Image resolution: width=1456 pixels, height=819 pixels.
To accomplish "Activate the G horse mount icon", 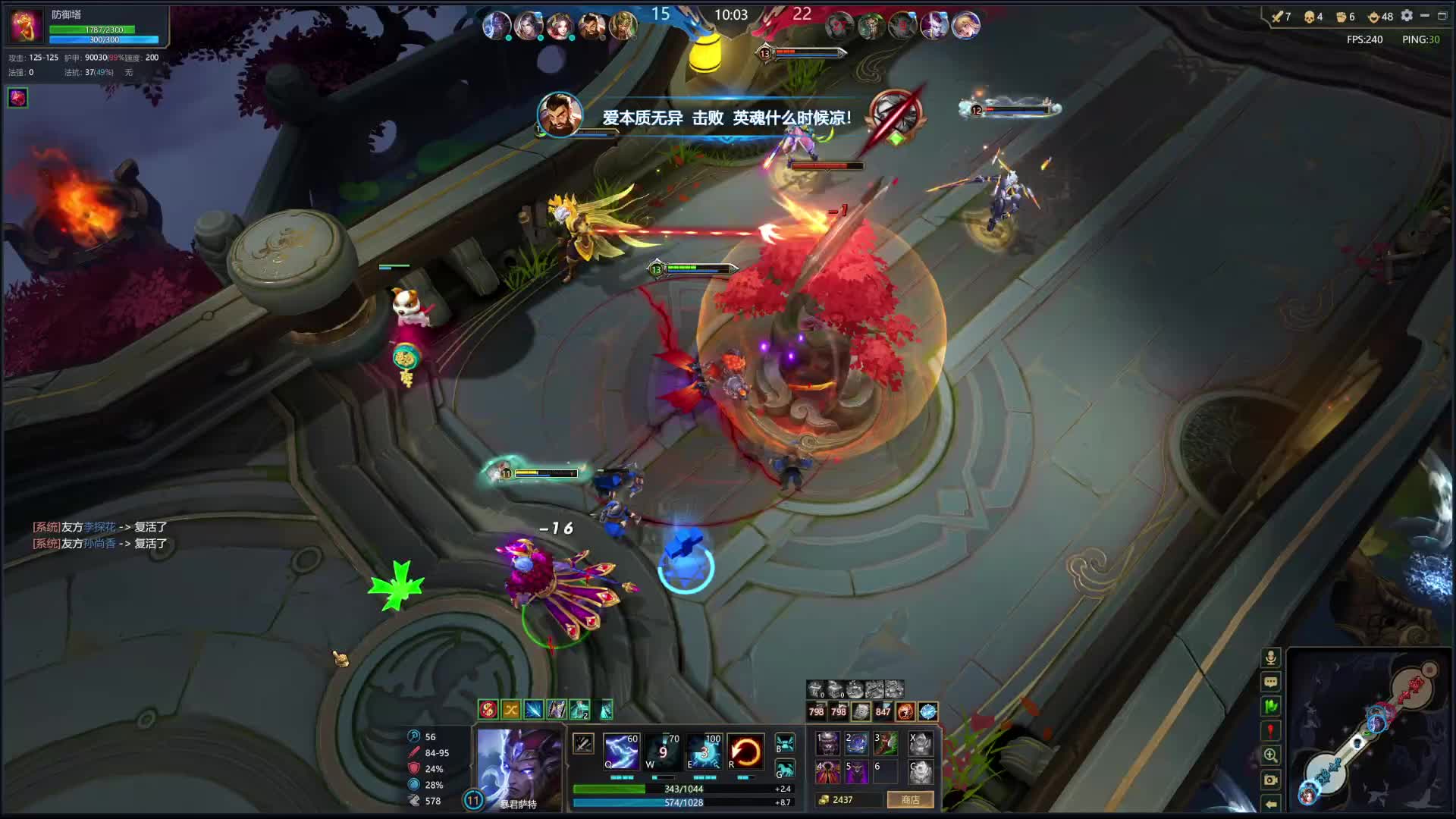I will pyautogui.click(x=785, y=770).
